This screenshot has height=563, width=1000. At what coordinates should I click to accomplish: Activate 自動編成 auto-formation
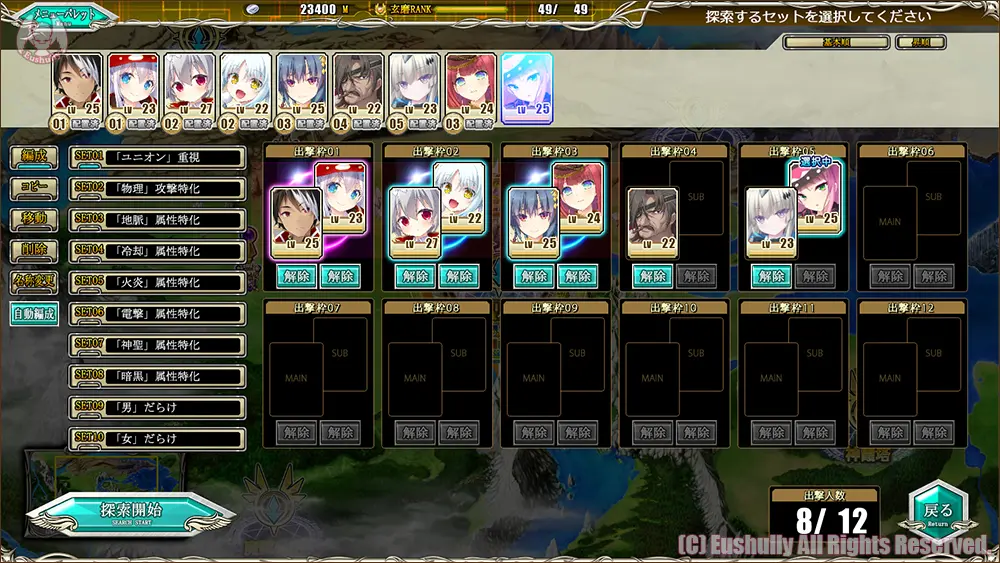pos(33,313)
